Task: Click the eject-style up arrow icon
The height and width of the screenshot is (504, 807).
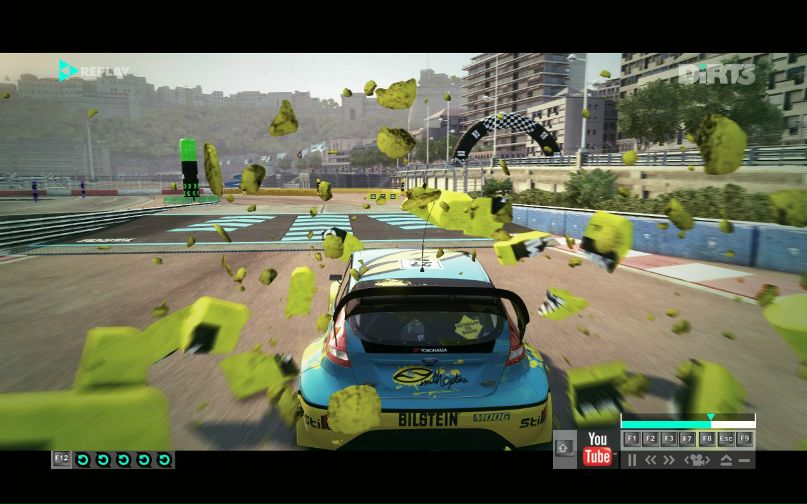Action: [x=726, y=460]
